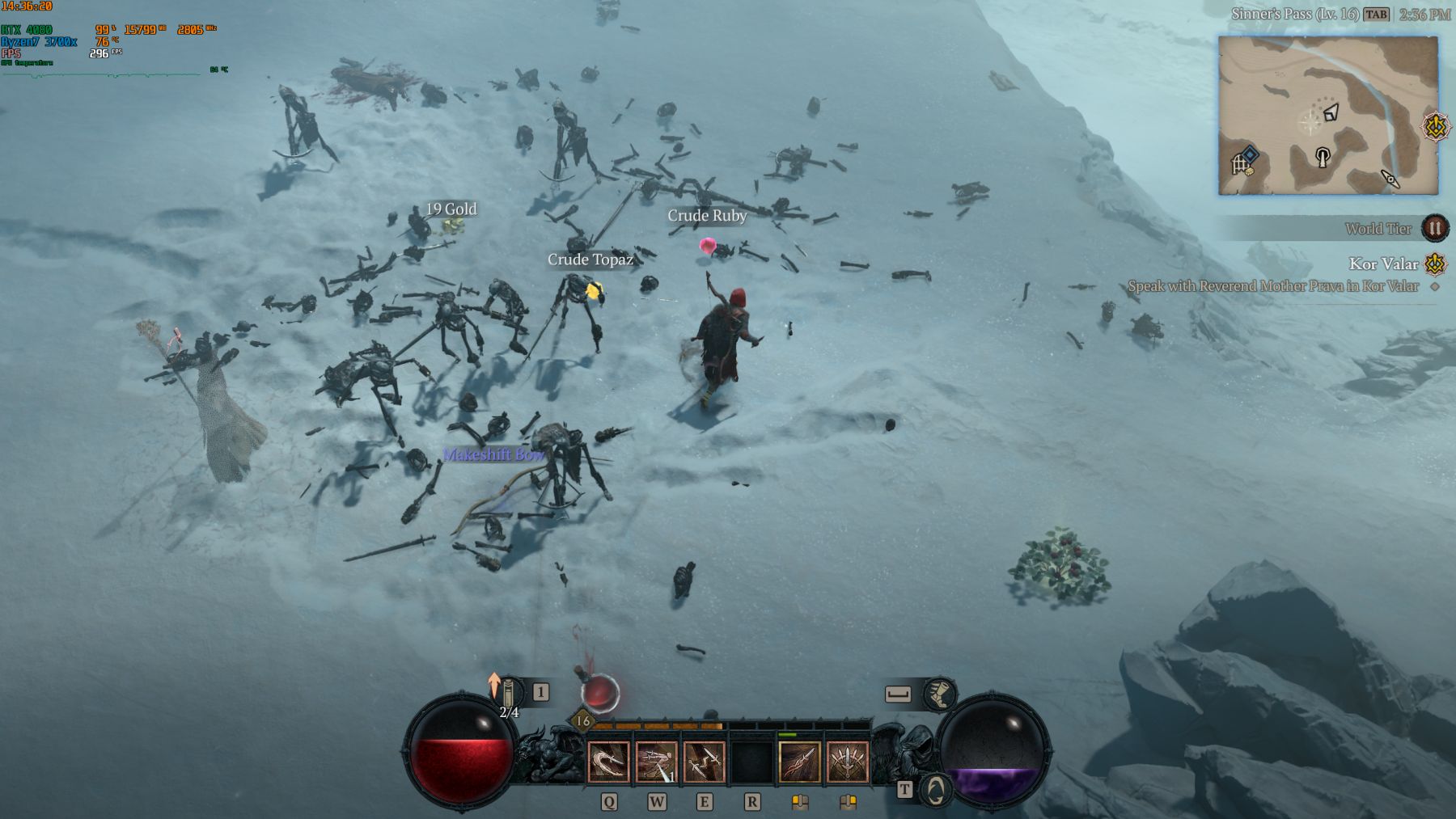1456x819 pixels.
Task: Click the town portal swirl icon
Action: [935, 789]
